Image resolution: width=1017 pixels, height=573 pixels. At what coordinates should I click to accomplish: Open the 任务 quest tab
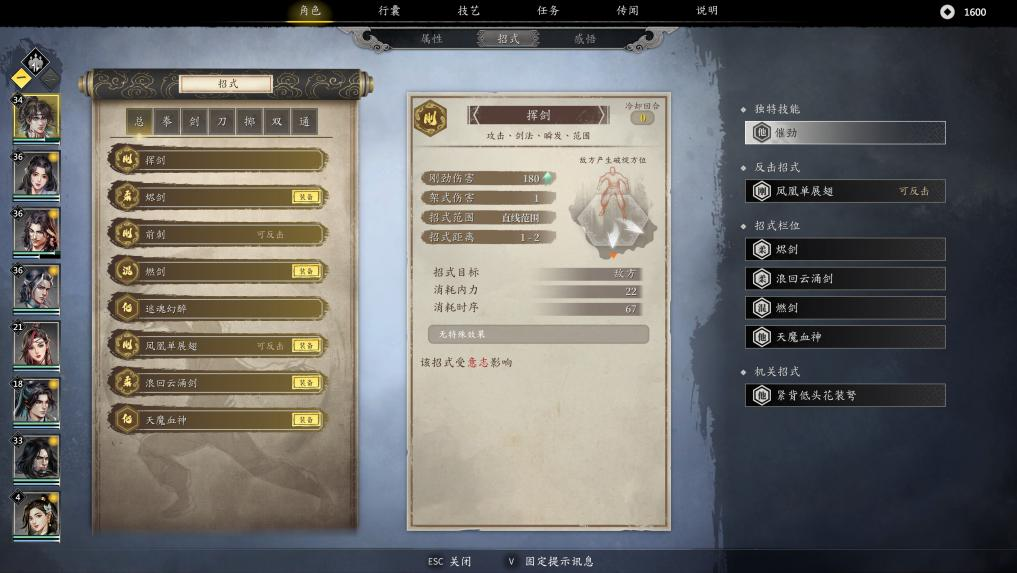(x=548, y=11)
